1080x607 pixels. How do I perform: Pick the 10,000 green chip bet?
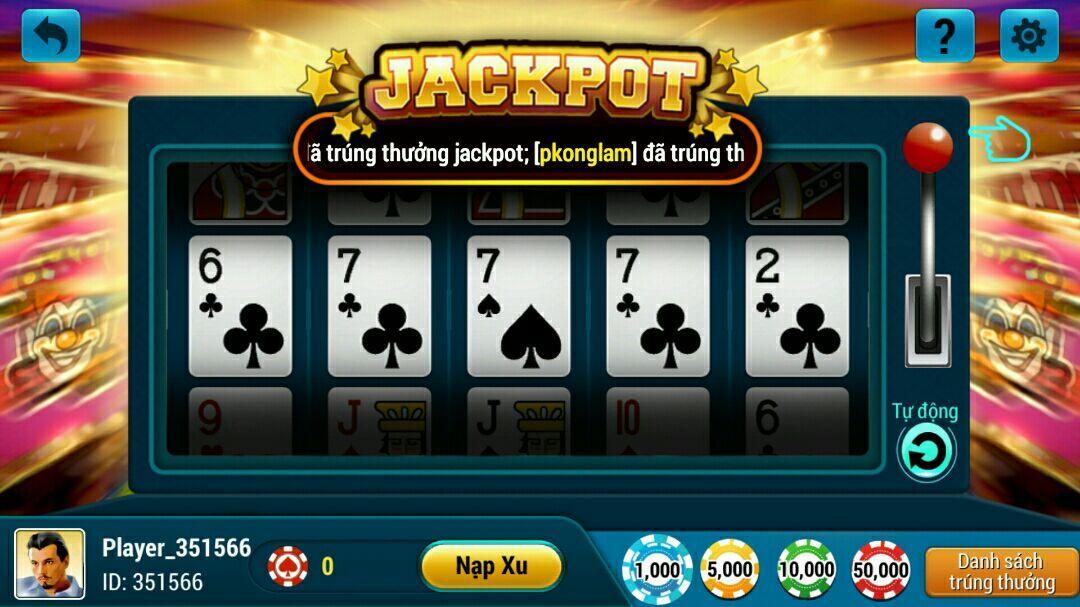806,569
